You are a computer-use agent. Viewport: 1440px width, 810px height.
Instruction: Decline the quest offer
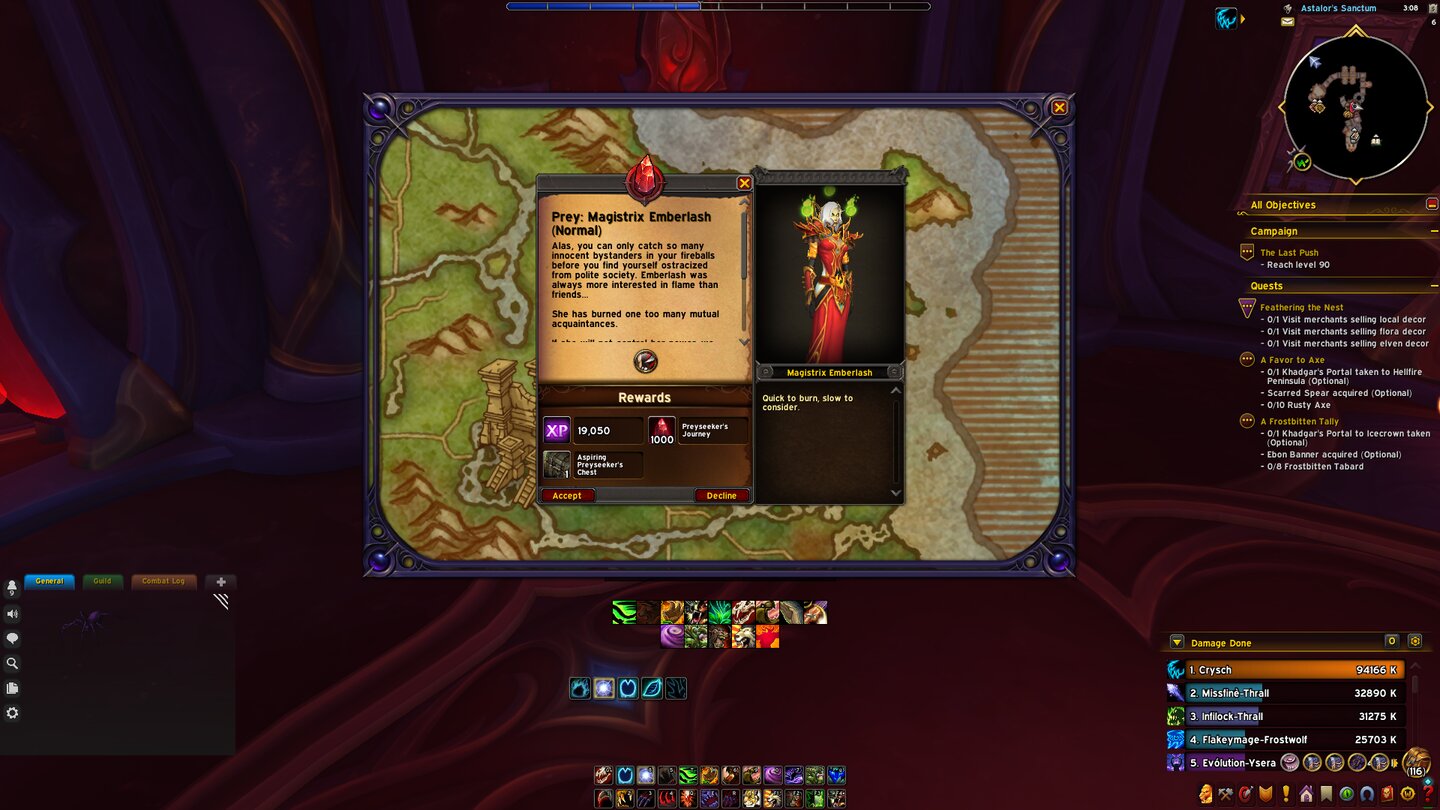click(x=721, y=495)
